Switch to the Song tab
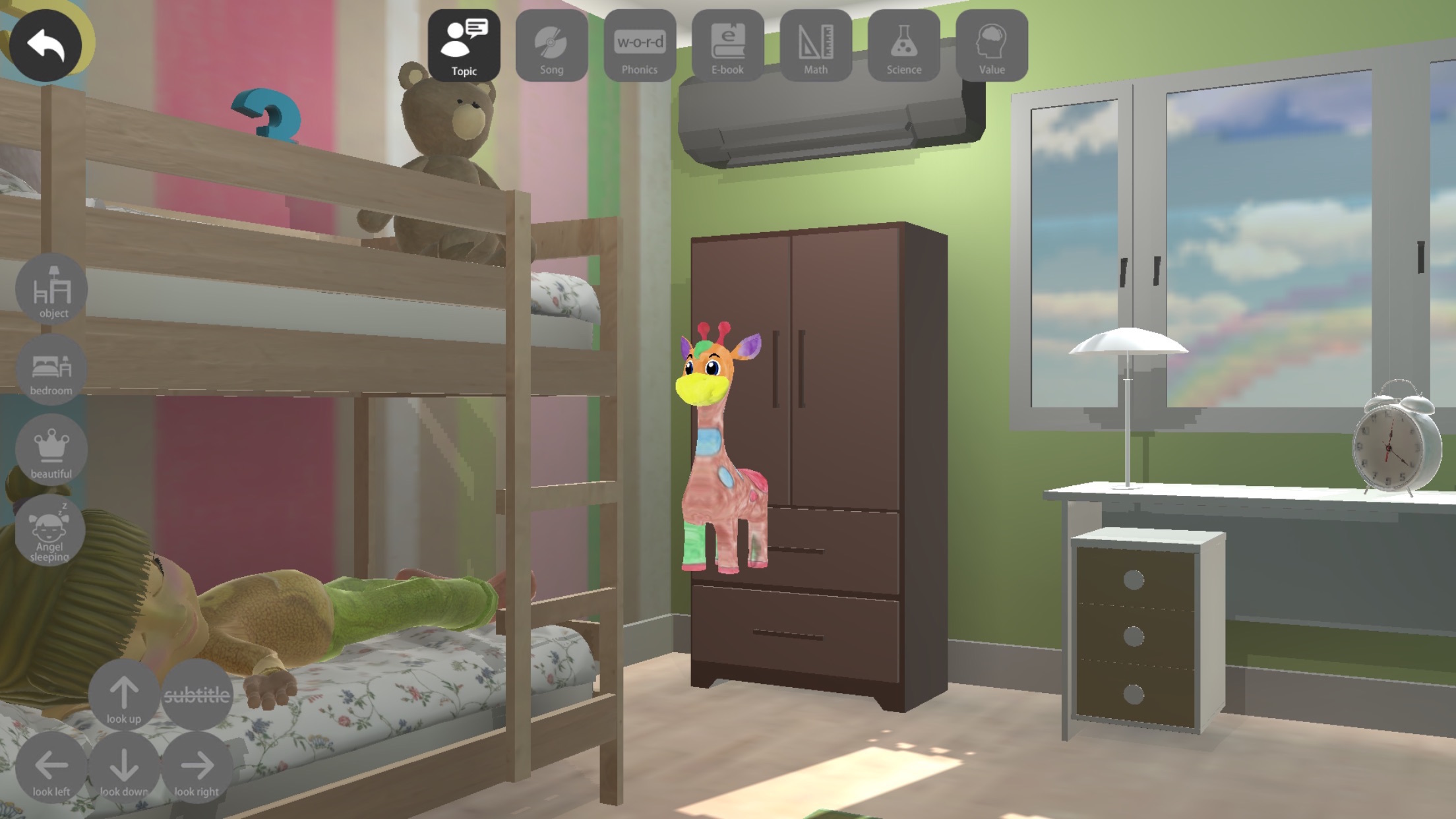This screenshot has height=819, width=1456. 551,45
